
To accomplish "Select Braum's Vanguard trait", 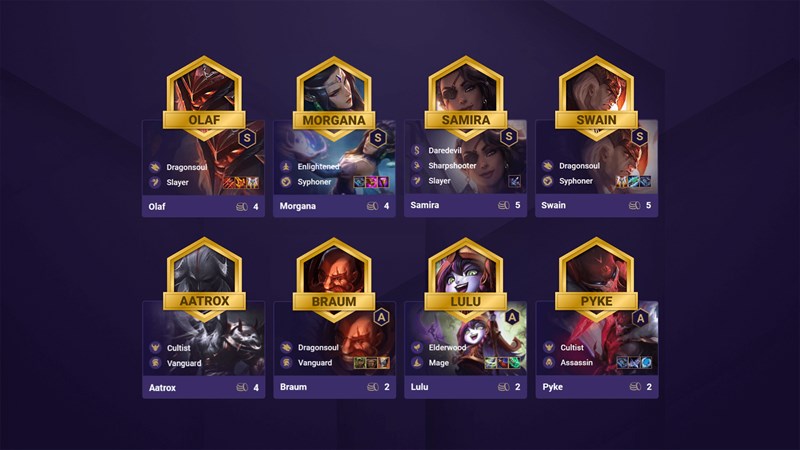I will (x=316, y=363).
